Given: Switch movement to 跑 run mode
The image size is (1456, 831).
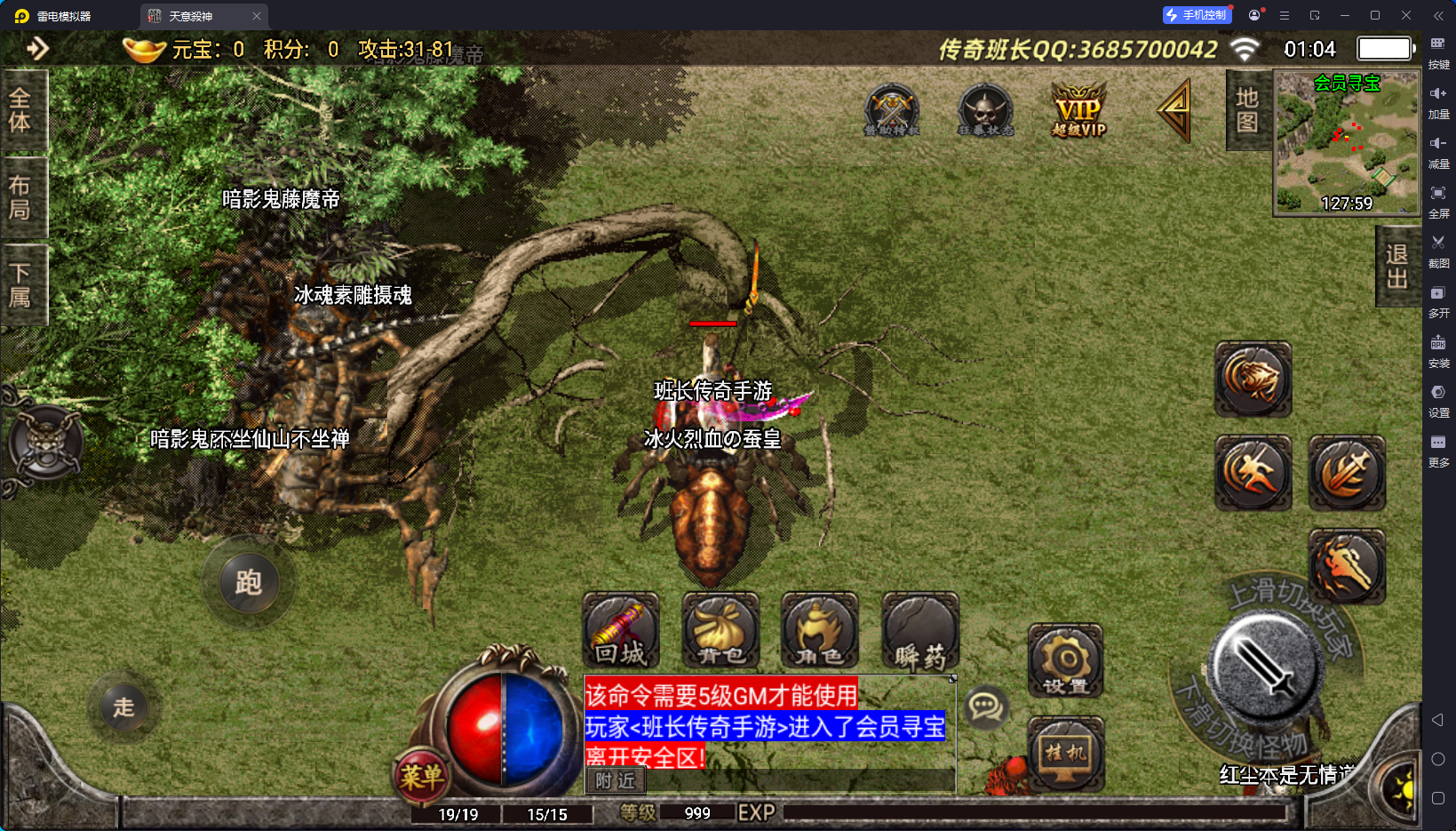Looking at the screenshot, I should [x=248, y=583].
